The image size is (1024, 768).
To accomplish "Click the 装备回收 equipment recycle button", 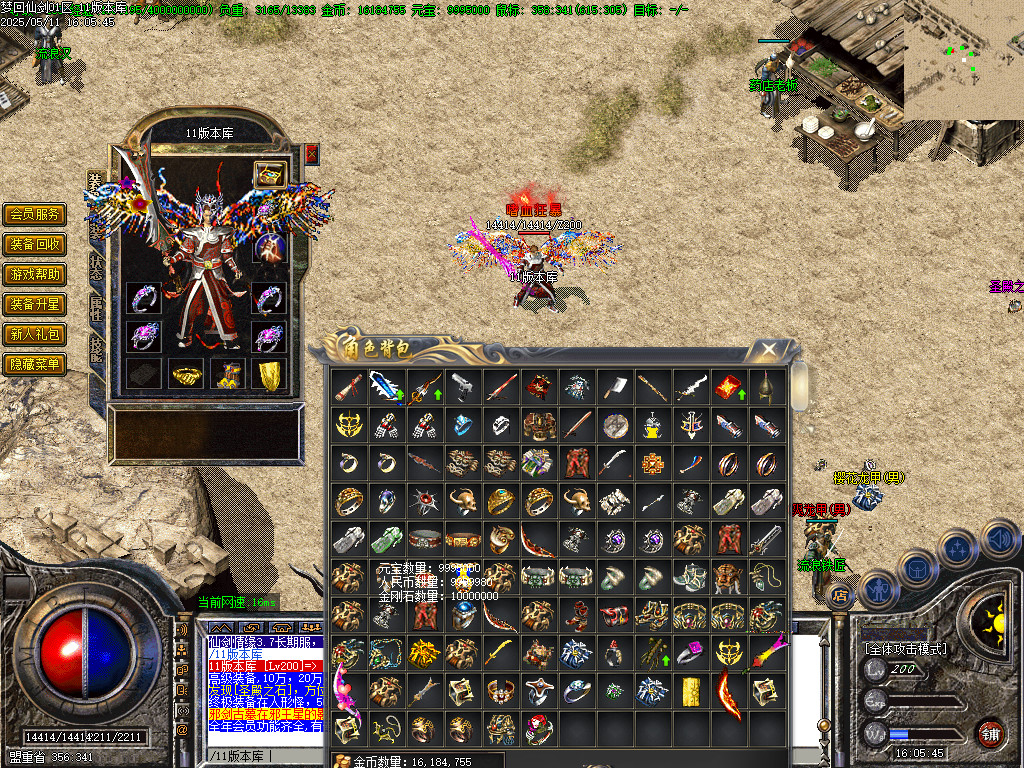I will click(x=35, y=244).
